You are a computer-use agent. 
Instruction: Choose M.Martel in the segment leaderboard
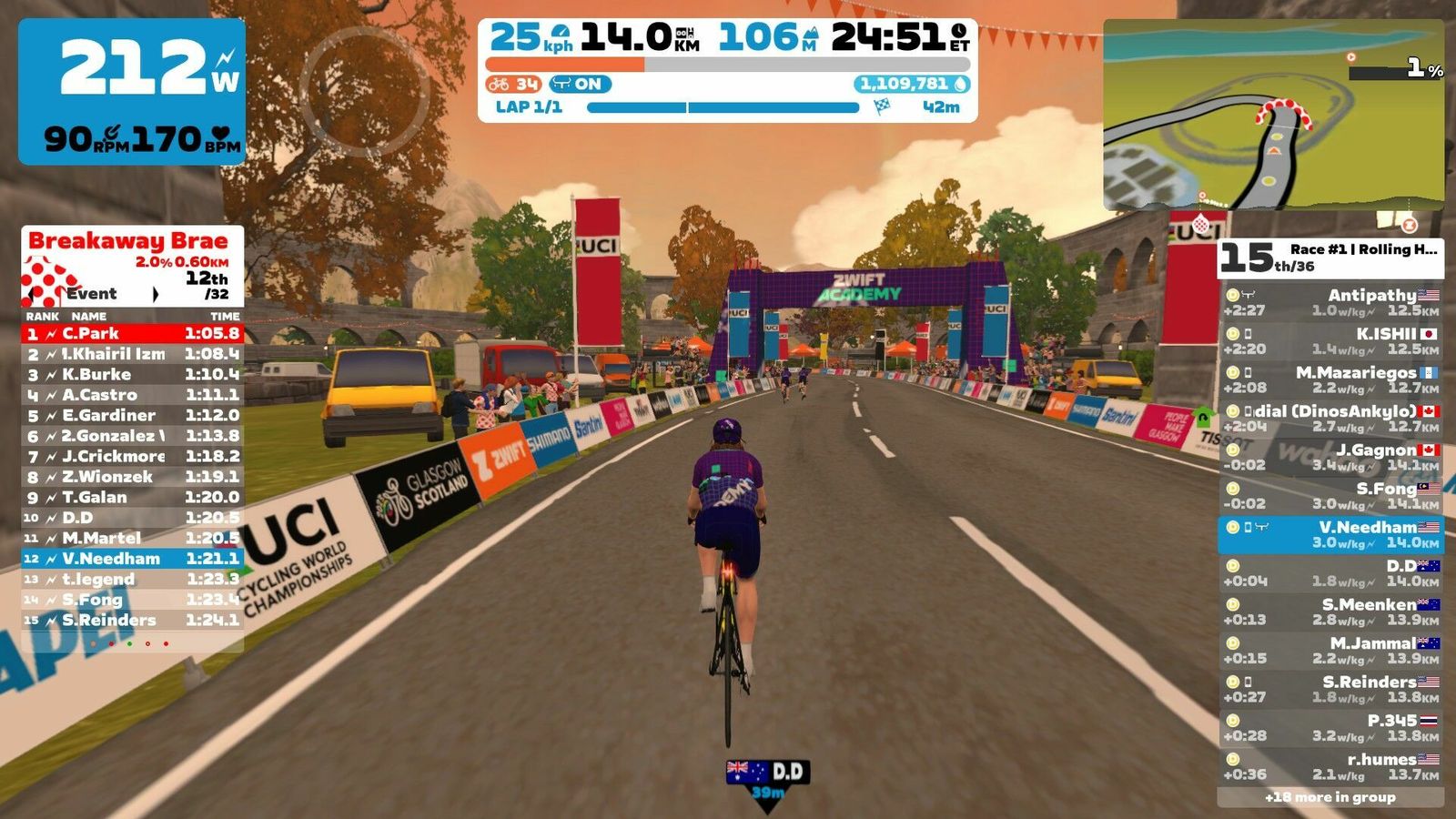132,538
